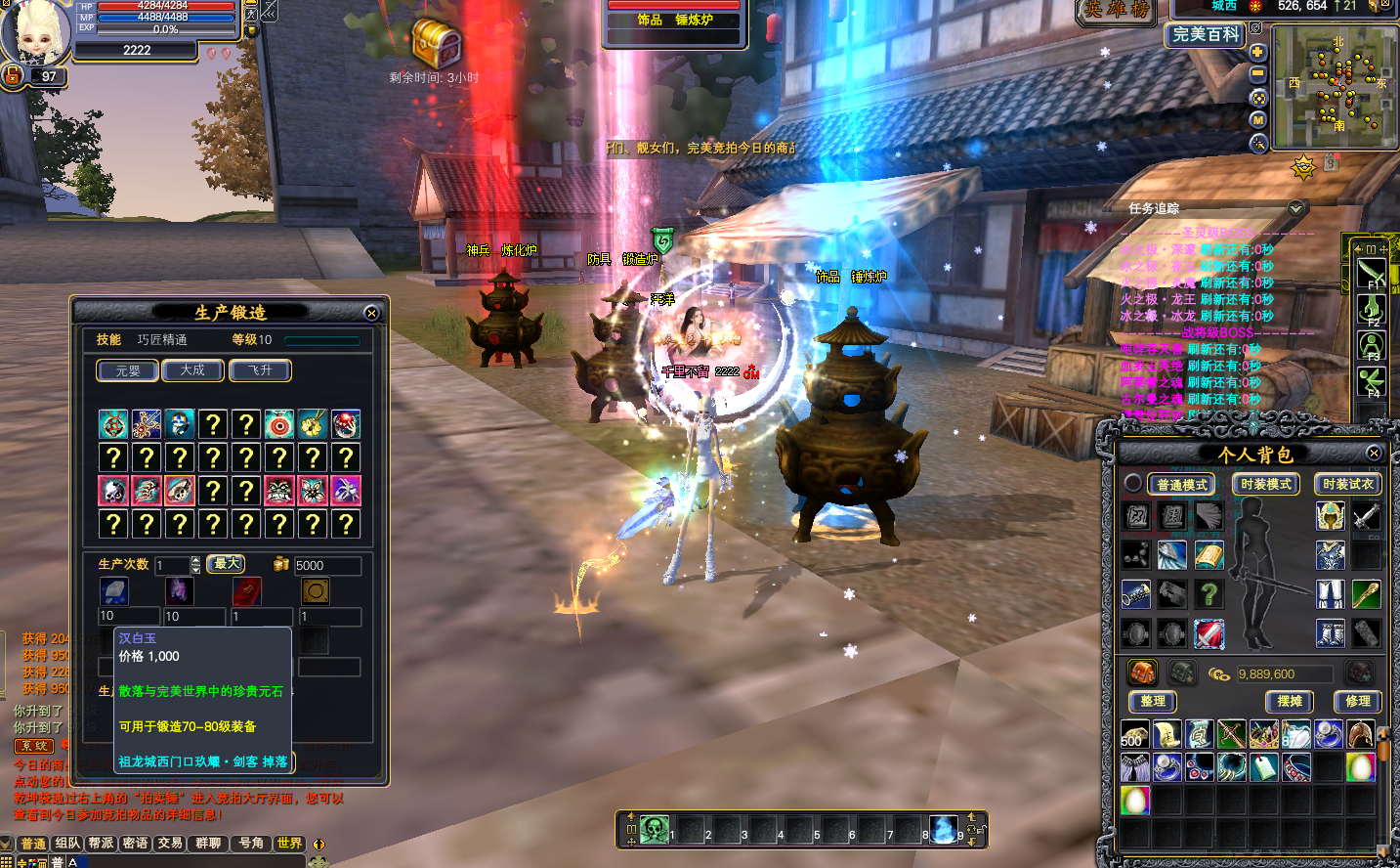Image resolution: width=1400 pixels, height=868 pixels.
Task: Collapse the 任务追踪 quest tracker
Action: (x=1295, y=208)
